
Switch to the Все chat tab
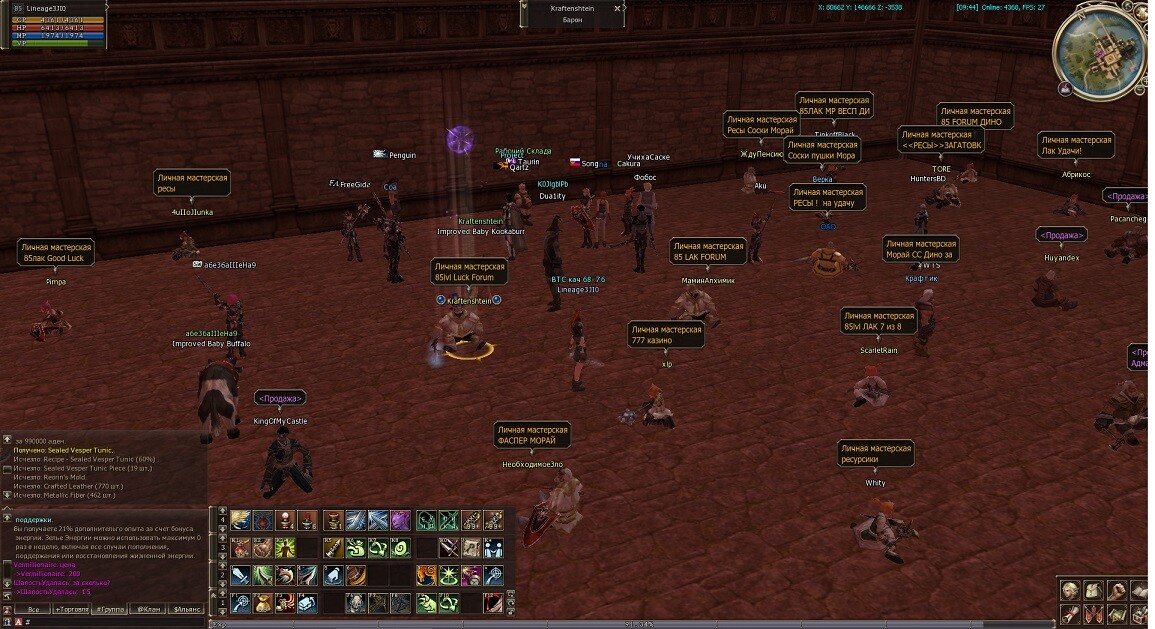click(34, 608)
